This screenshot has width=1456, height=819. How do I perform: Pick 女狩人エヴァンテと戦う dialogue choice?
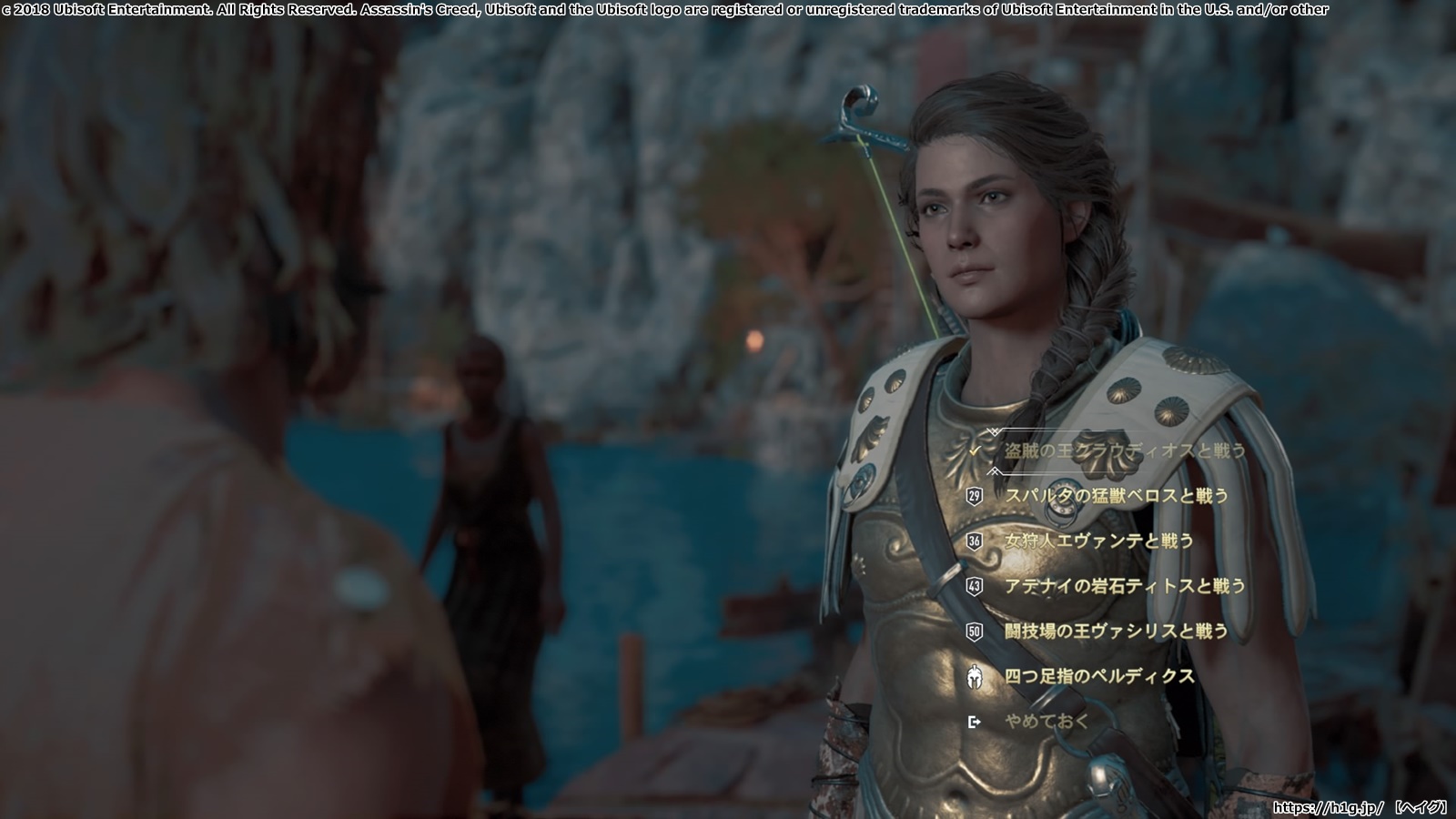click(1098, 541)
